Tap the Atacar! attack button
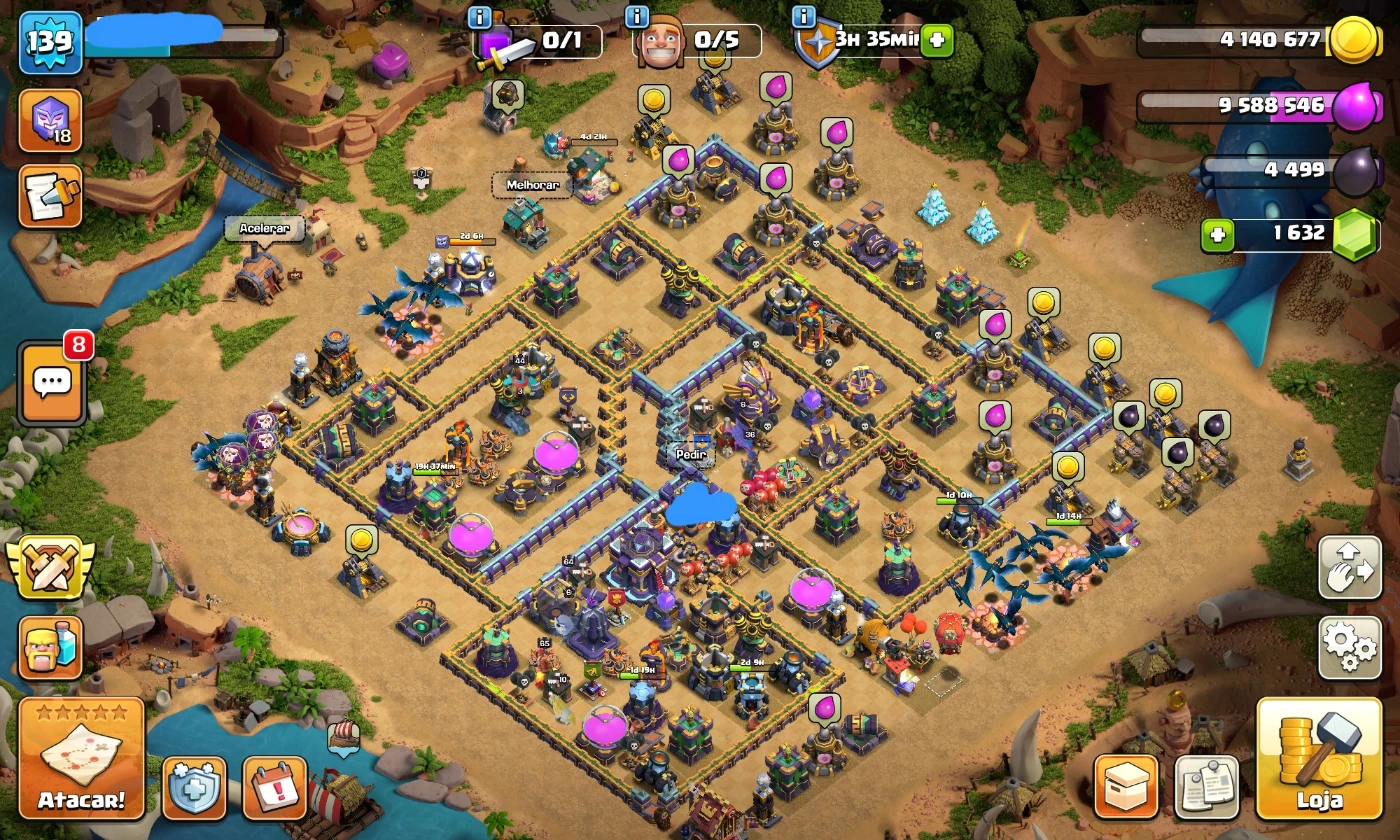Screen dimensions: 1400x840 (81, 758)
